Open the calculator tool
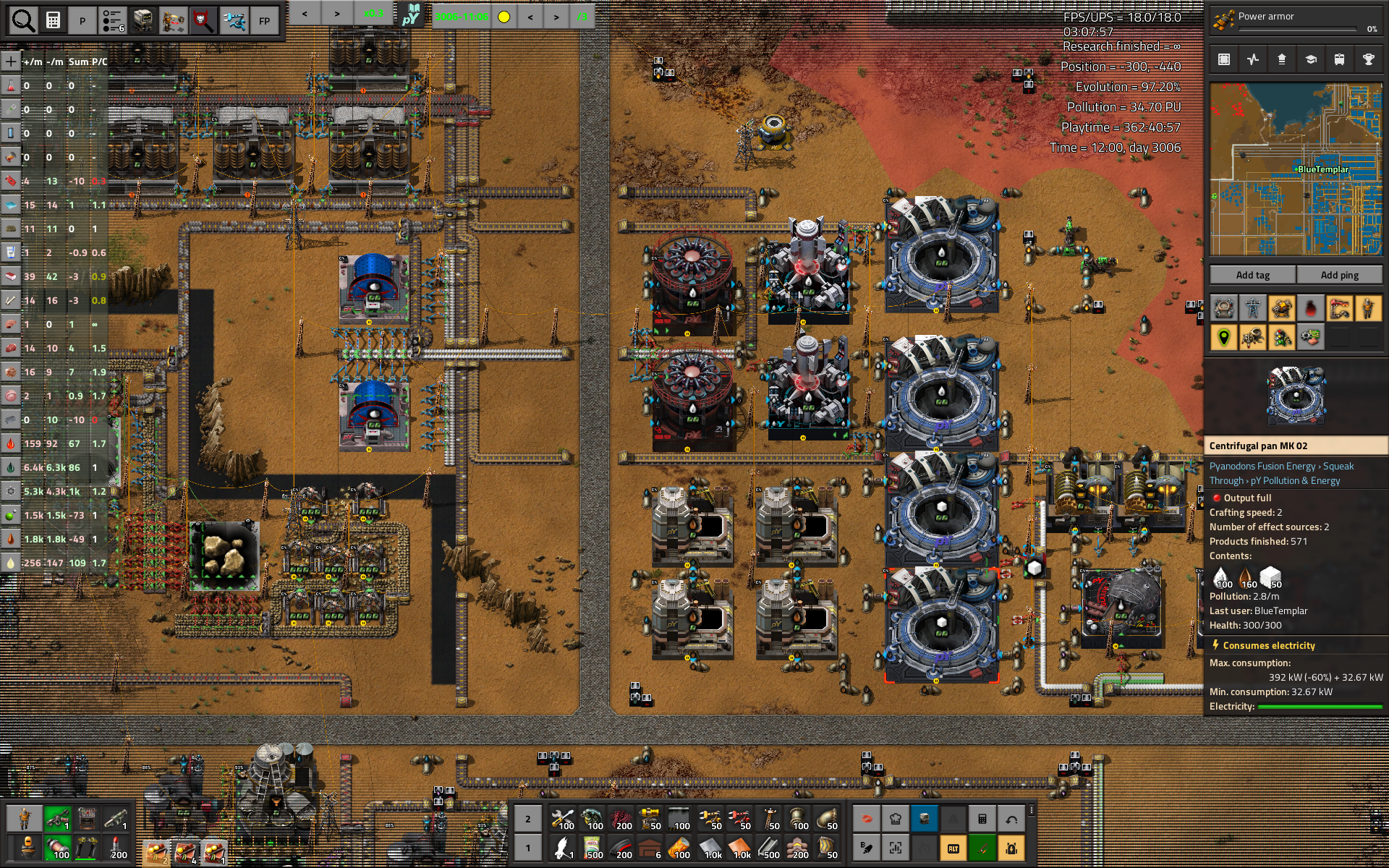The width and height of the screenshot is (1389, 868). 53,21
